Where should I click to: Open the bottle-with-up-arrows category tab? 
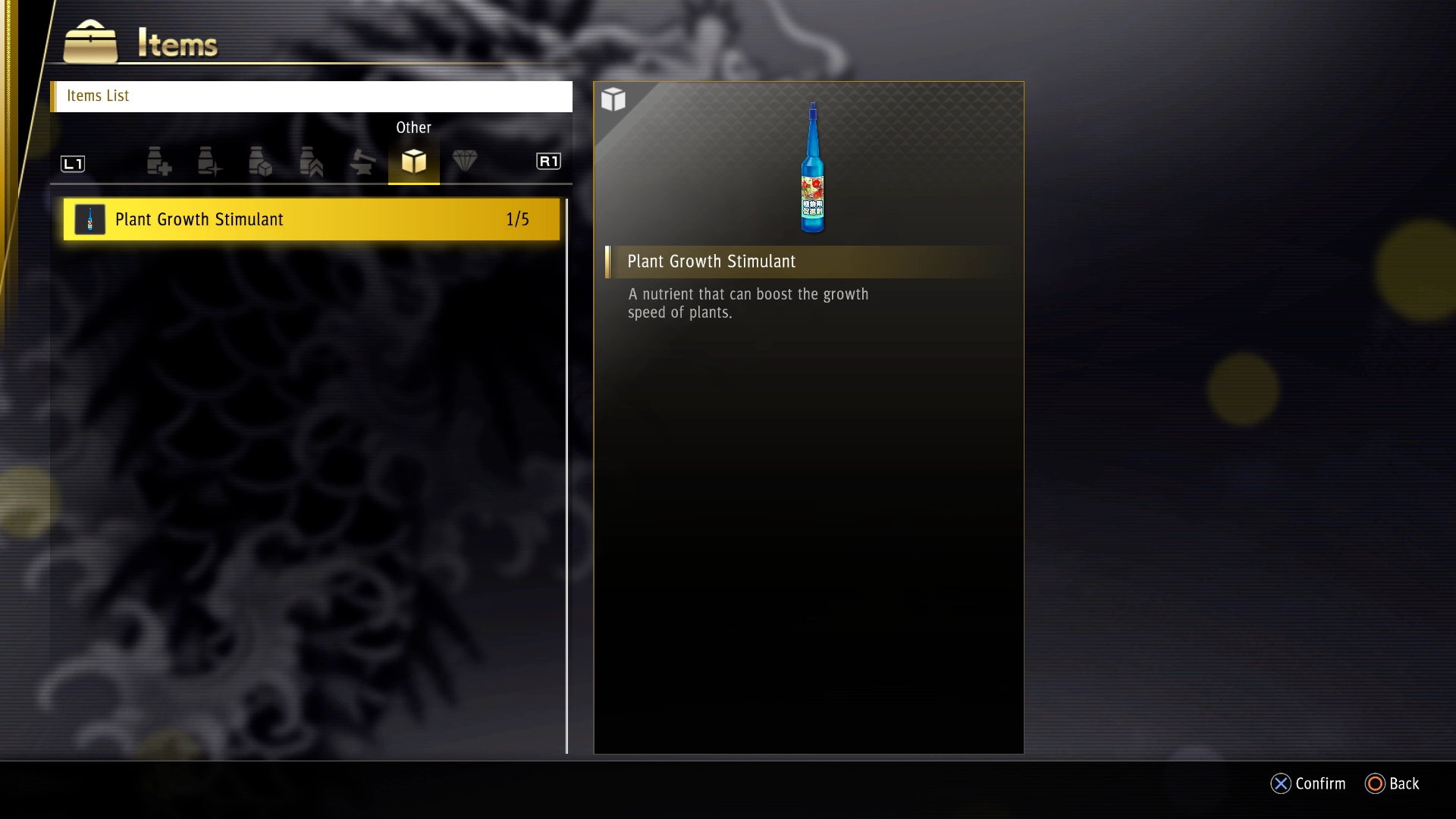pyautogui.click(x=311, y=162)
